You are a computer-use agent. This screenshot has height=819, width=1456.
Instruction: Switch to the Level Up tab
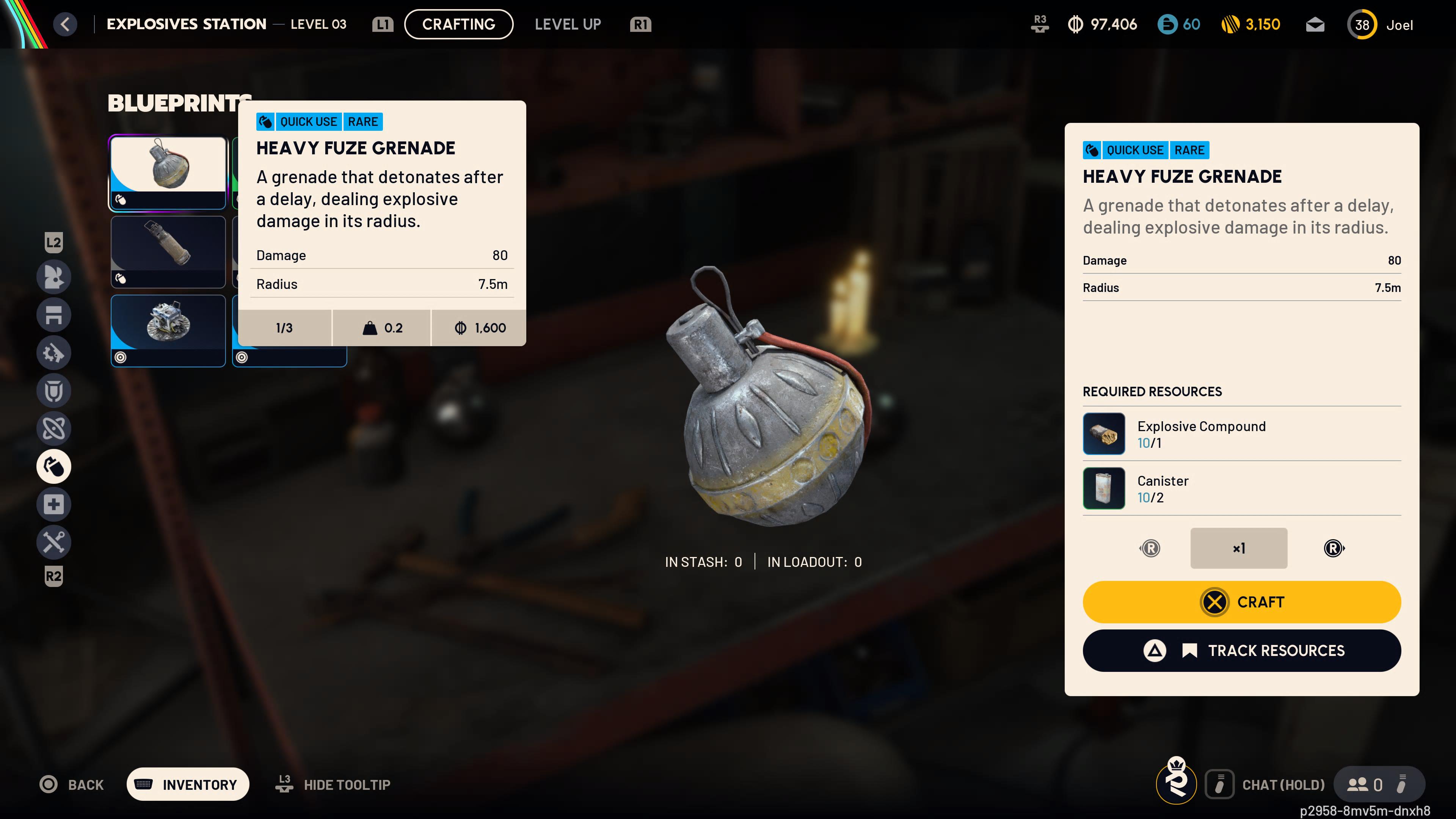point(567,24)
